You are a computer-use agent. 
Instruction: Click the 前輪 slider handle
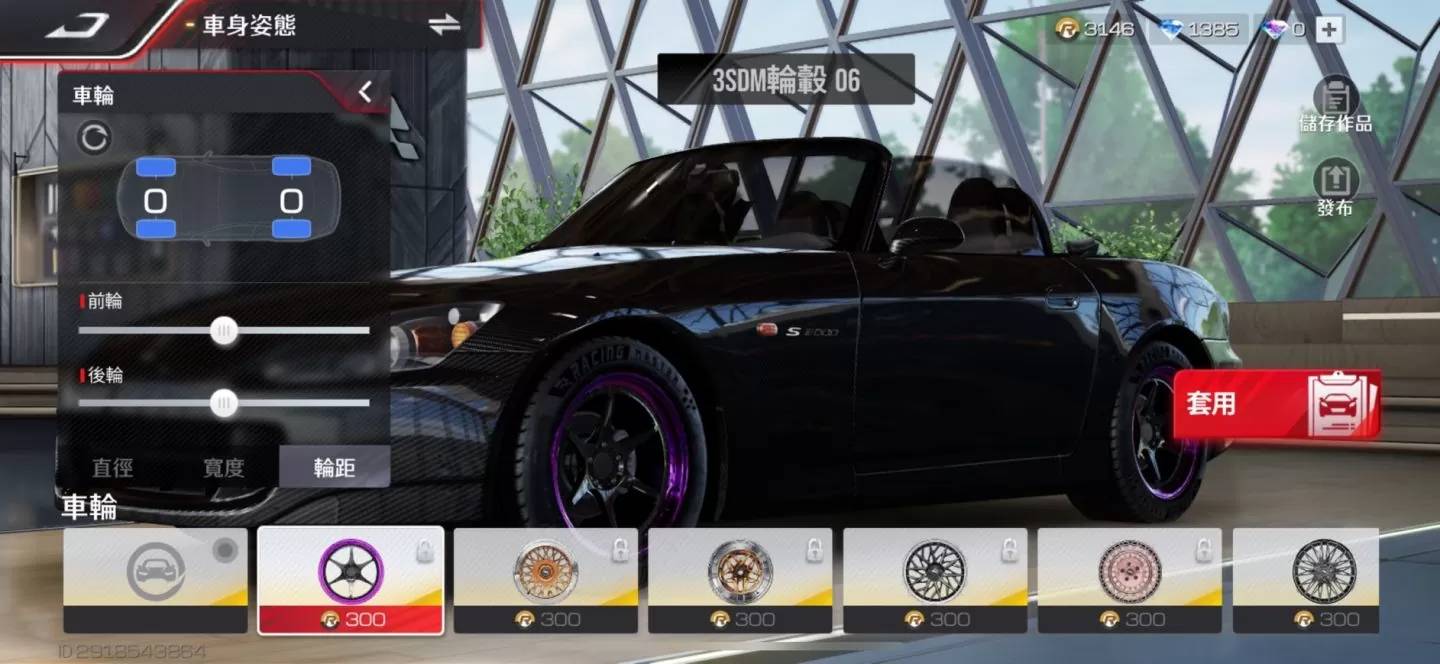tap(225, 330)
